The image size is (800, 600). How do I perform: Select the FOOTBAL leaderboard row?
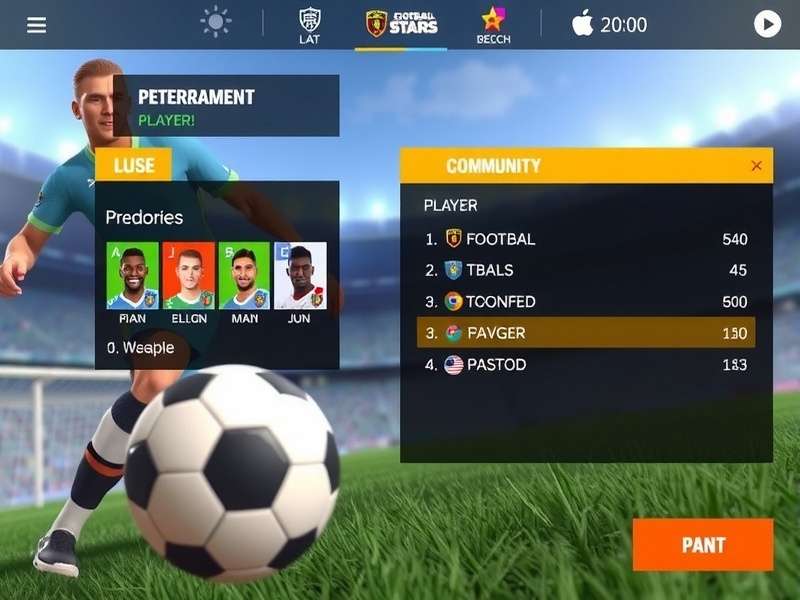tap(586, 239)
